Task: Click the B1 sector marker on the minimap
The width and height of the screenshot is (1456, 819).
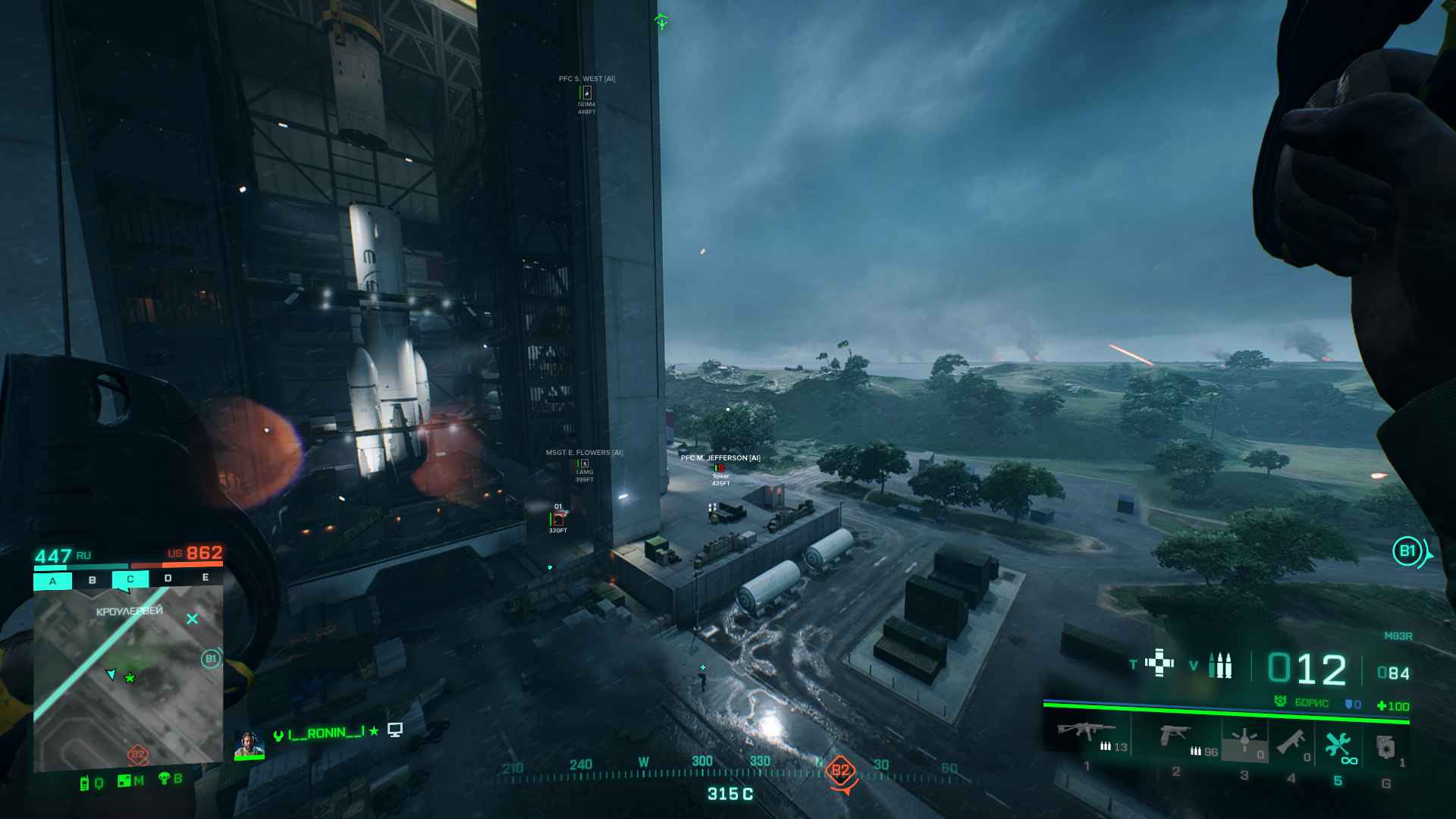Action: [211, 659]
